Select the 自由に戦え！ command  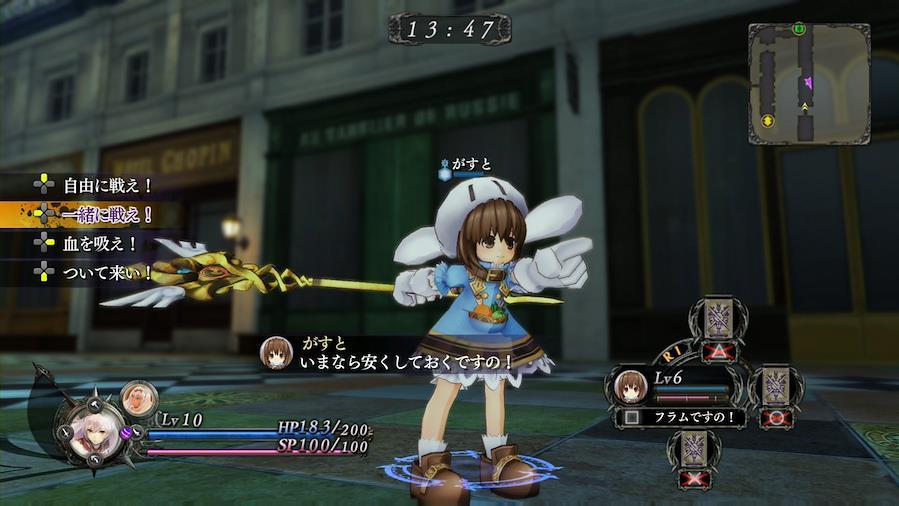pos(107,185)
